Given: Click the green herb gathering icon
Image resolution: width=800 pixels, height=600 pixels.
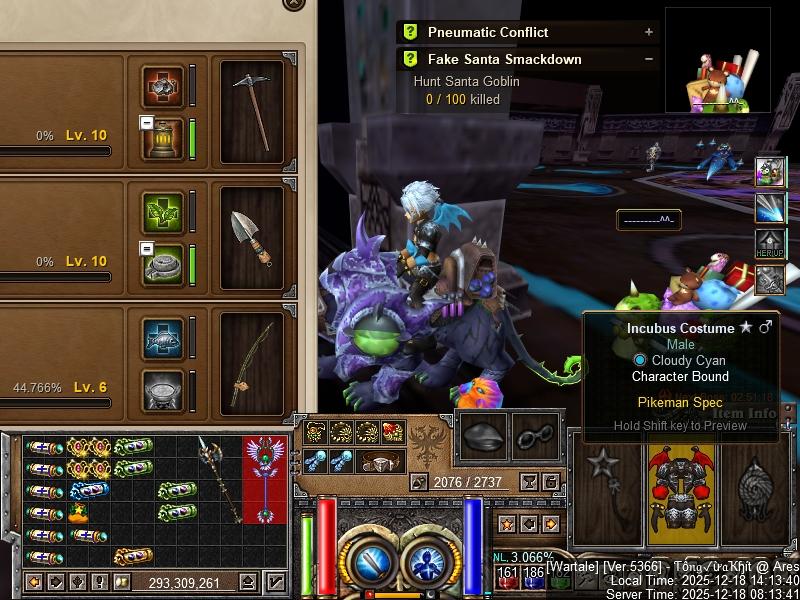Looking at the screenshot, I should [163, 212].
